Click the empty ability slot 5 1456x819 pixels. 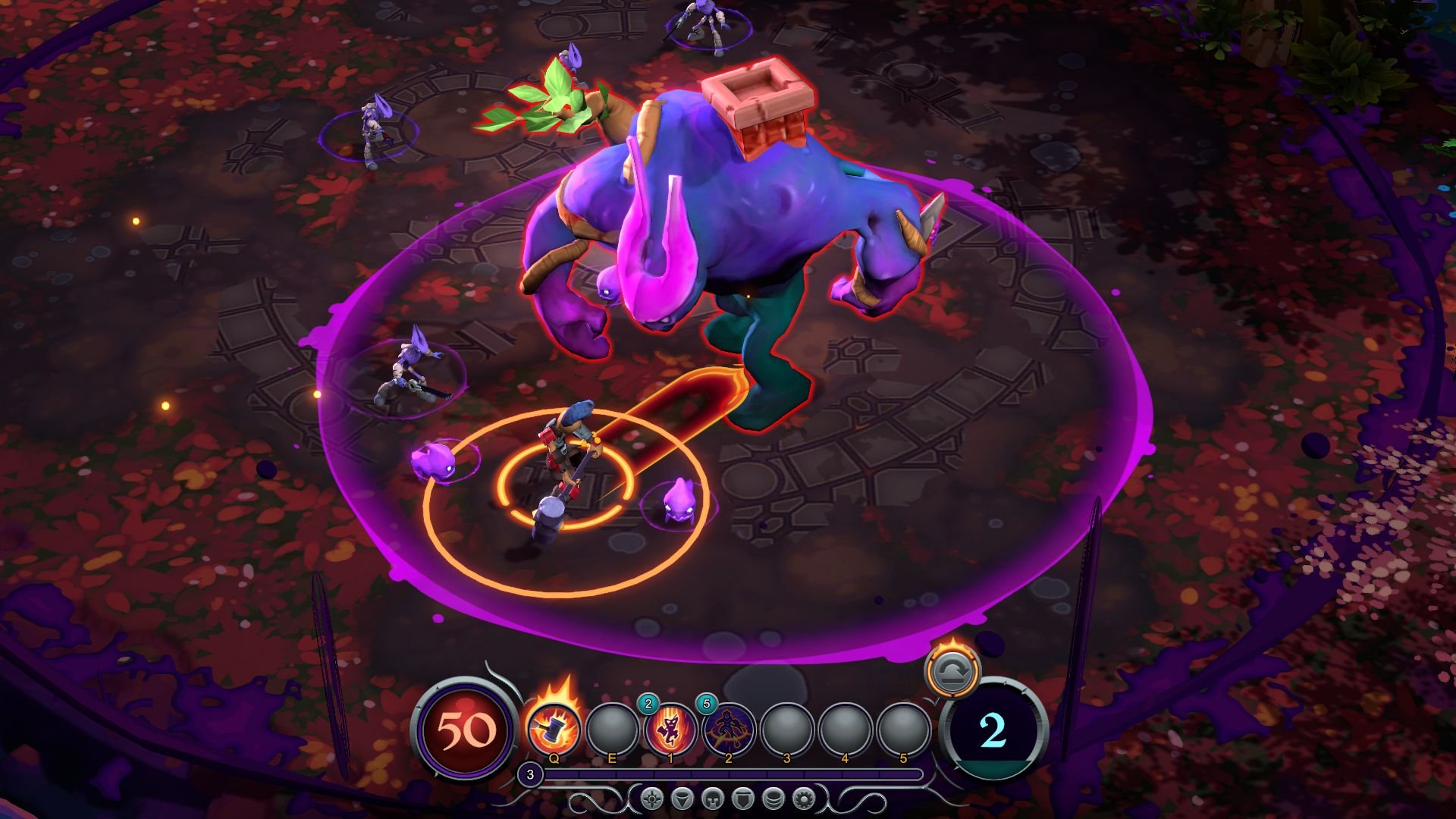coord(902,730)
